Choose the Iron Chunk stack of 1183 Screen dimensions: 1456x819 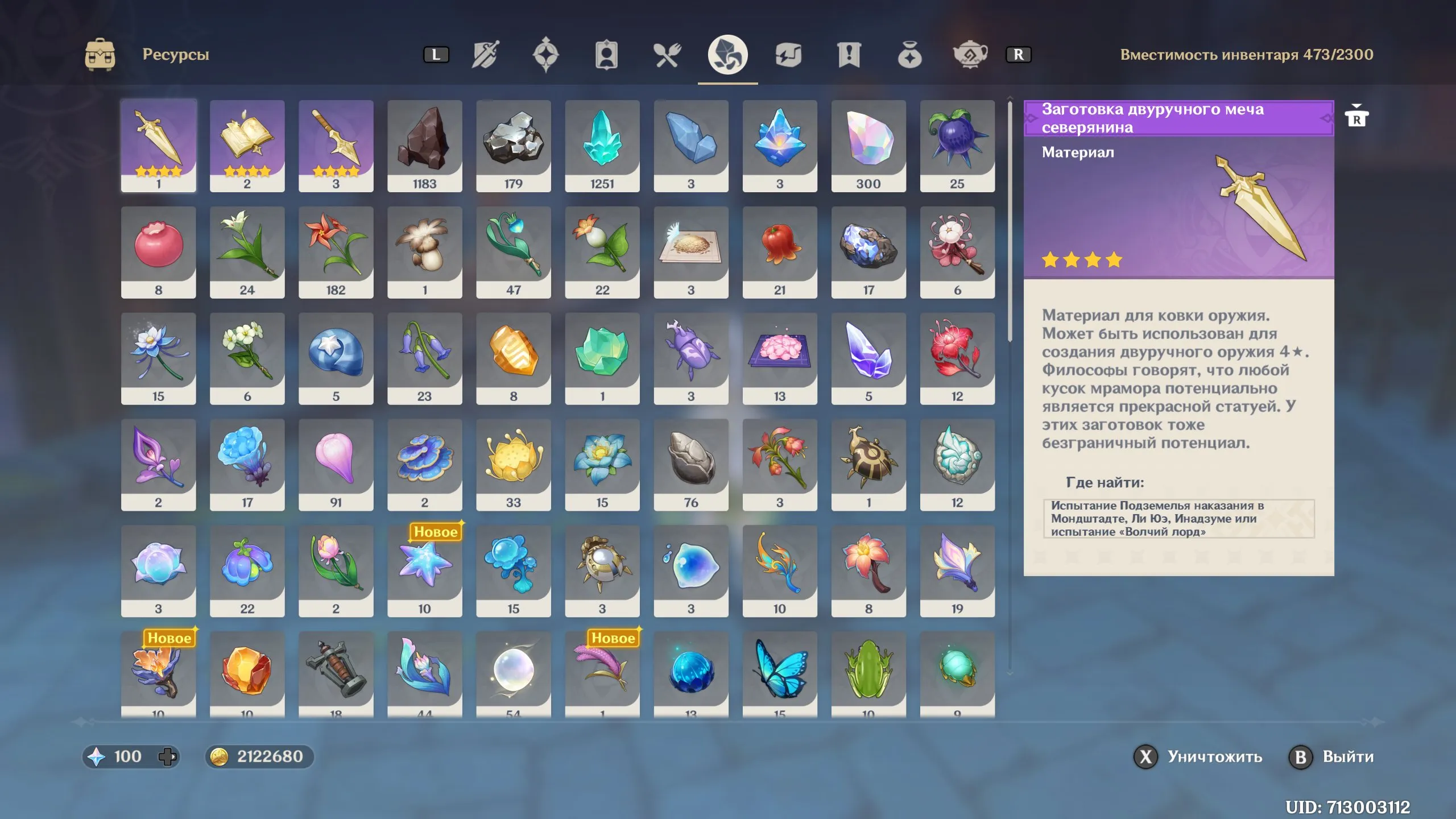point(424,146)
